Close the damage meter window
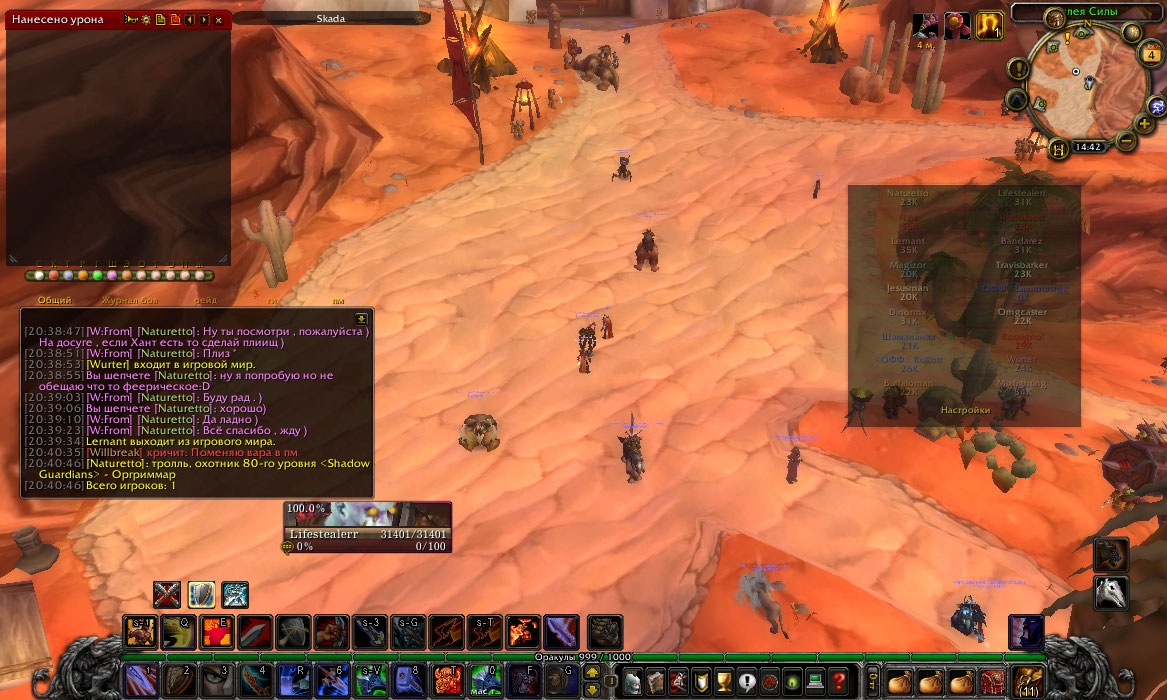This screenshot has height=700, width=1167. 219,19
